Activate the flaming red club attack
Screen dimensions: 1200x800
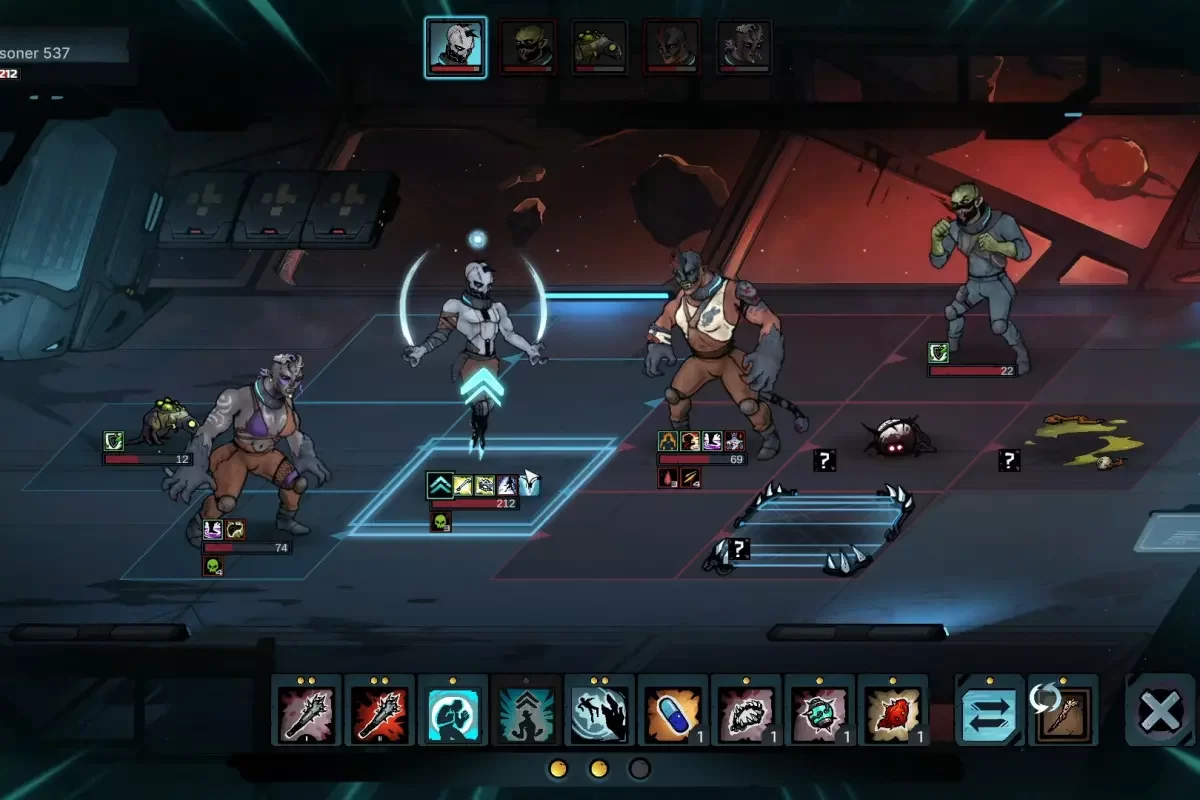pyautogui.click(x=380, y=710)
